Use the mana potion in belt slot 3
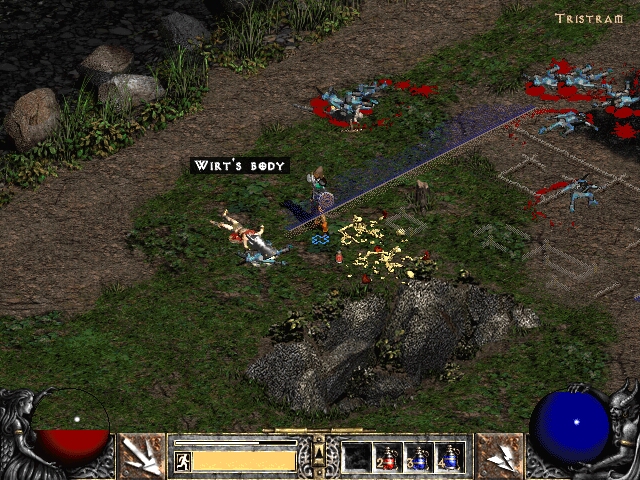 click(419, 458)
